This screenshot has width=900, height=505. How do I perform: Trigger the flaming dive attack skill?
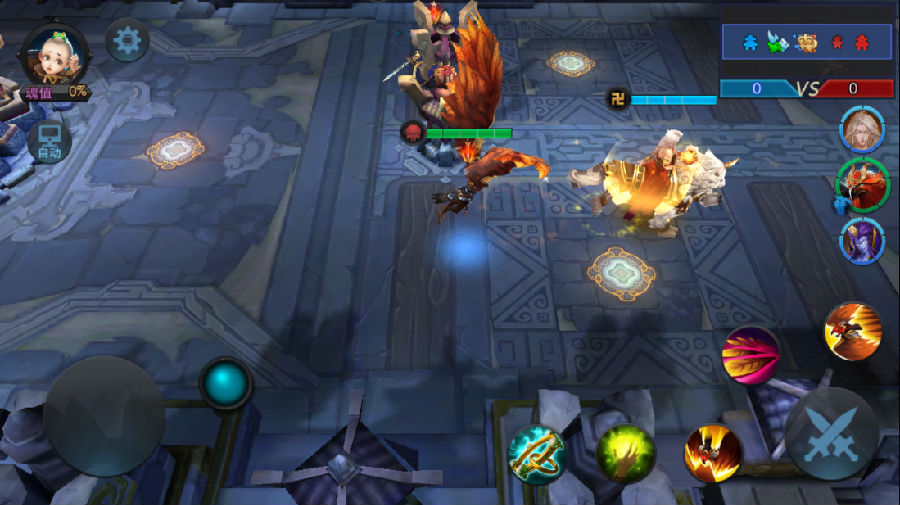pyautogui.click(x=713, y=452)
